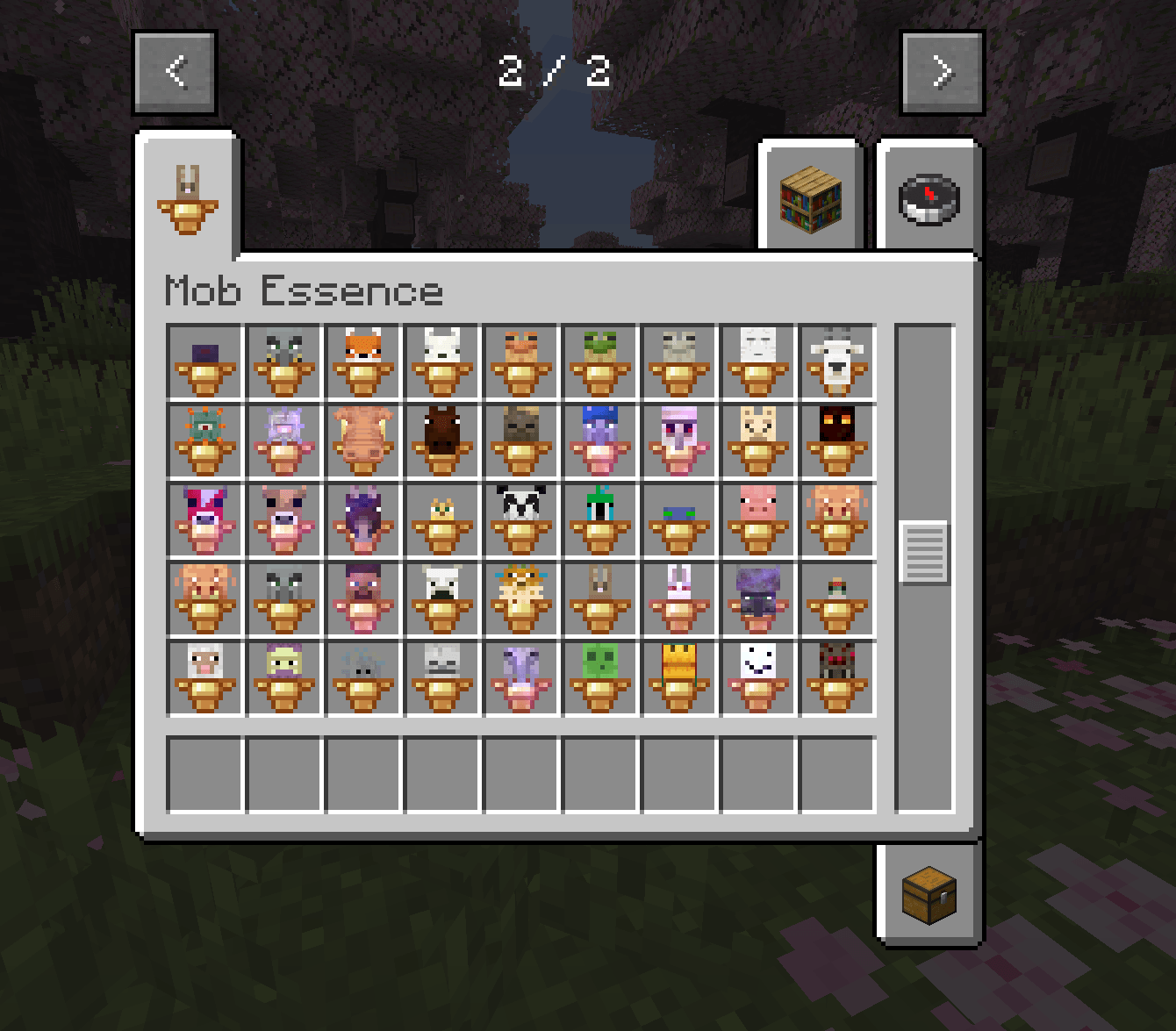Pick the Pufferfish essence
The image size is (1176, 1031).
click(520, 599)
